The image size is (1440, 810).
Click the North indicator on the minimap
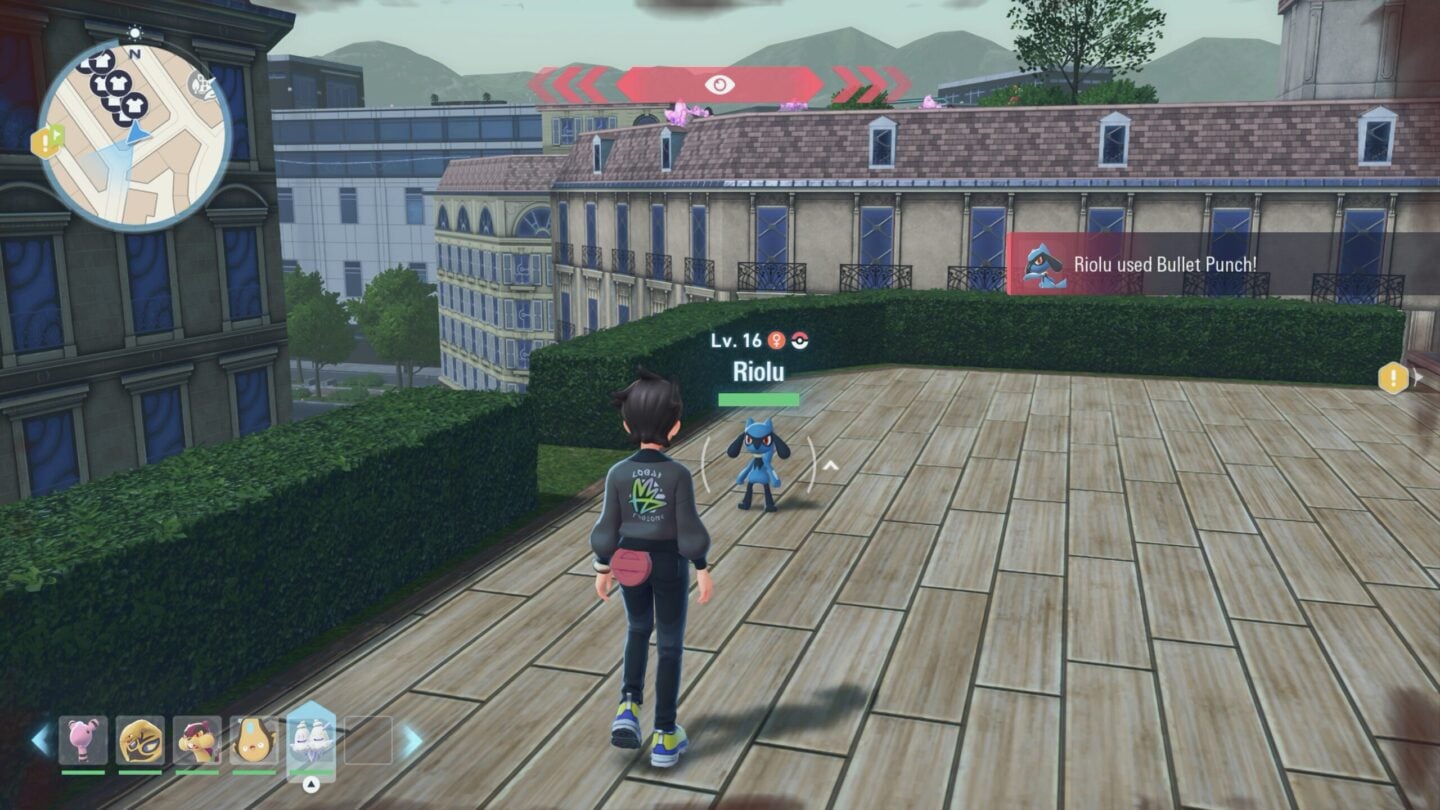136,53
